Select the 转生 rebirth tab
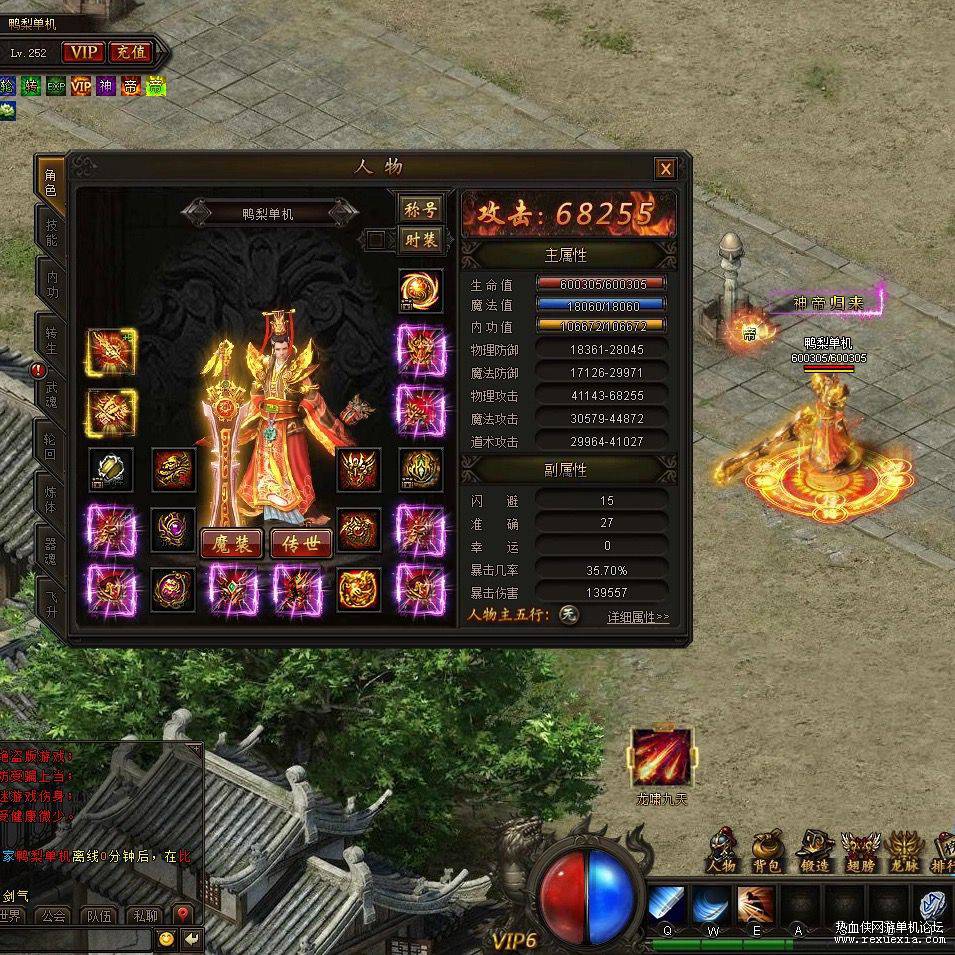The image size is (955, 955). click(51, 340)
